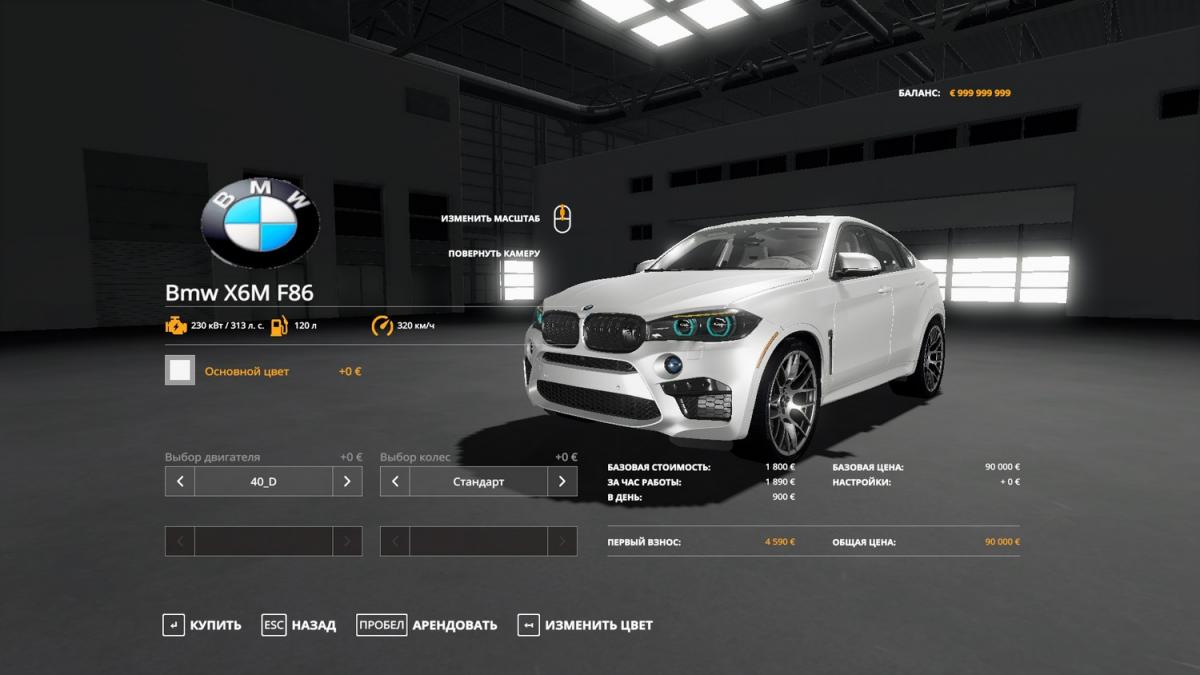Viewport: 1200px width, 675px height.
Task: Select the white Основной цвет swatch
Action: (x=180, y=371)
